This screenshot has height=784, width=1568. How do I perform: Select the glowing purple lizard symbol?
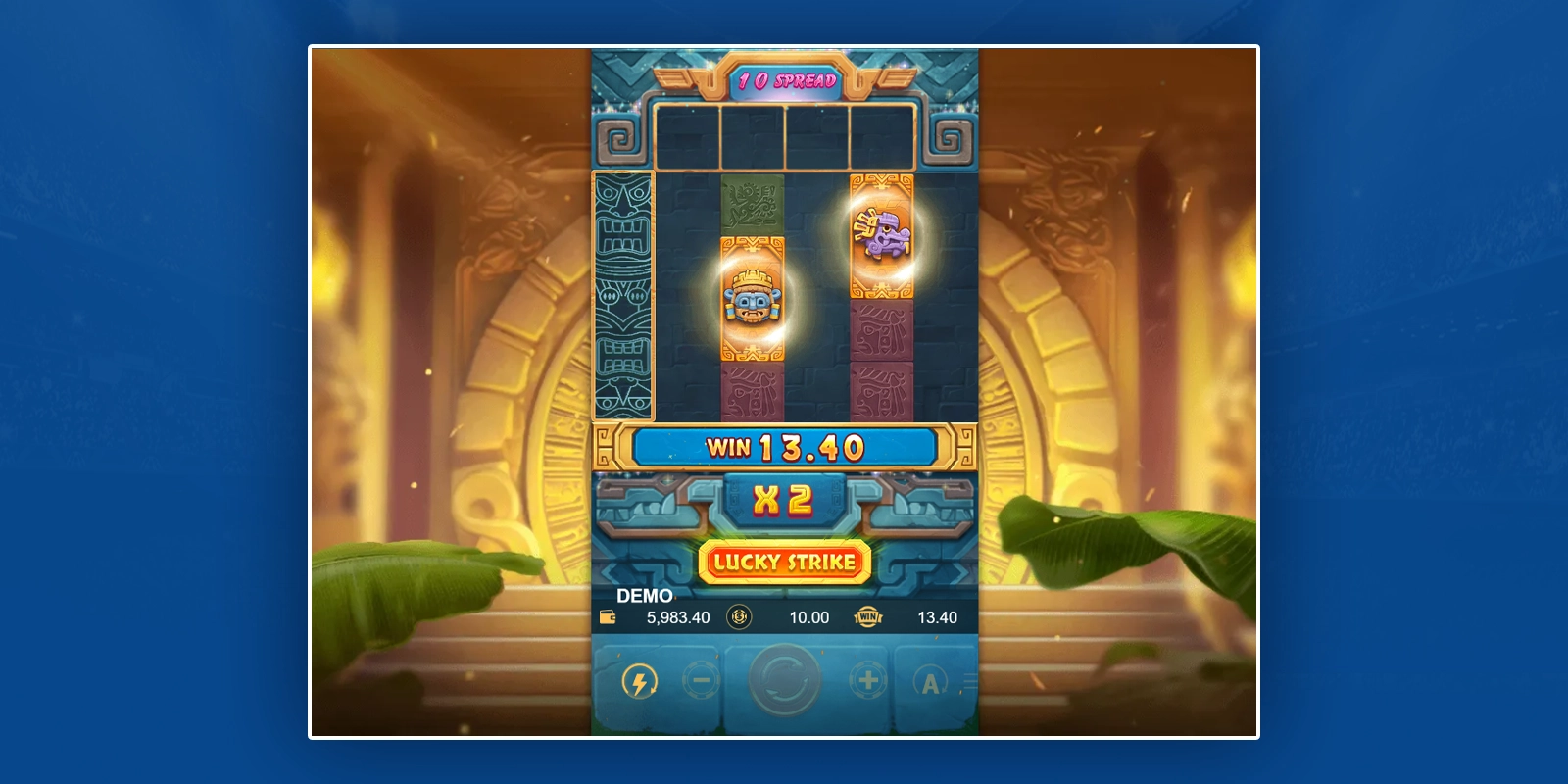pyautogui.click(x=880, y=233)
